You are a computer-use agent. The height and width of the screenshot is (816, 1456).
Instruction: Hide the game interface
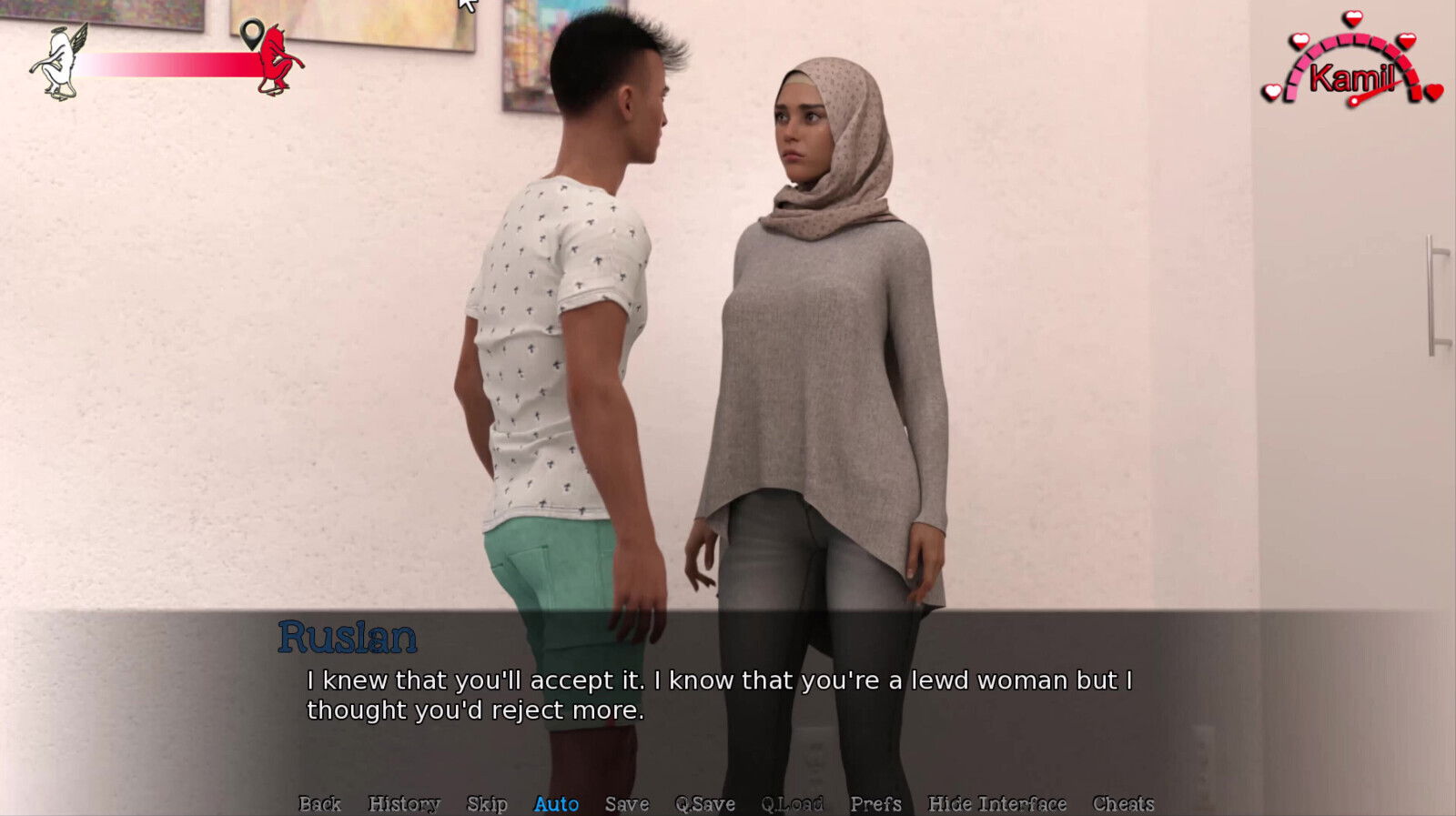coord(996,804)
